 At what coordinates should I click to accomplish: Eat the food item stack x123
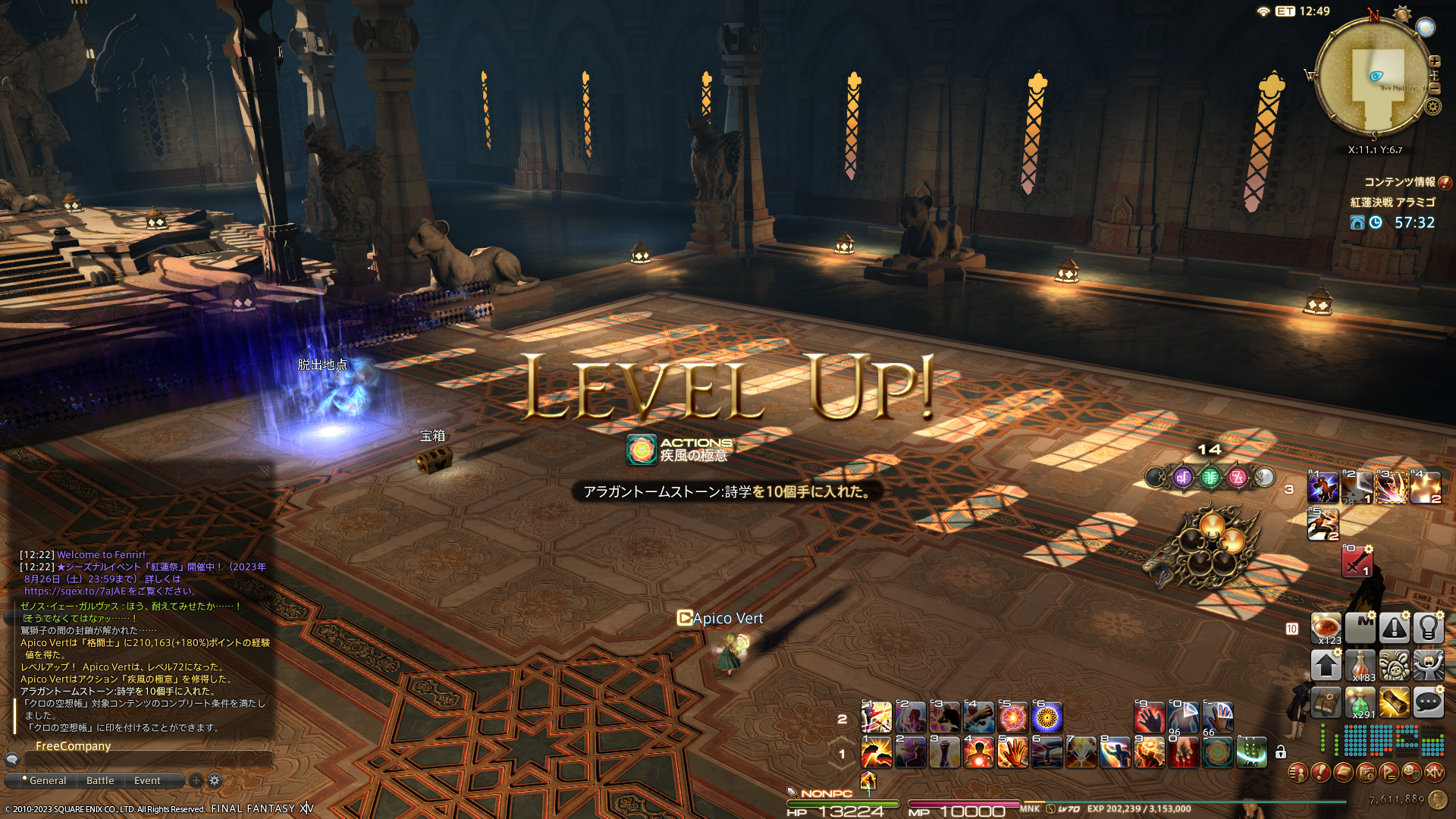[x=1326, y=629]
